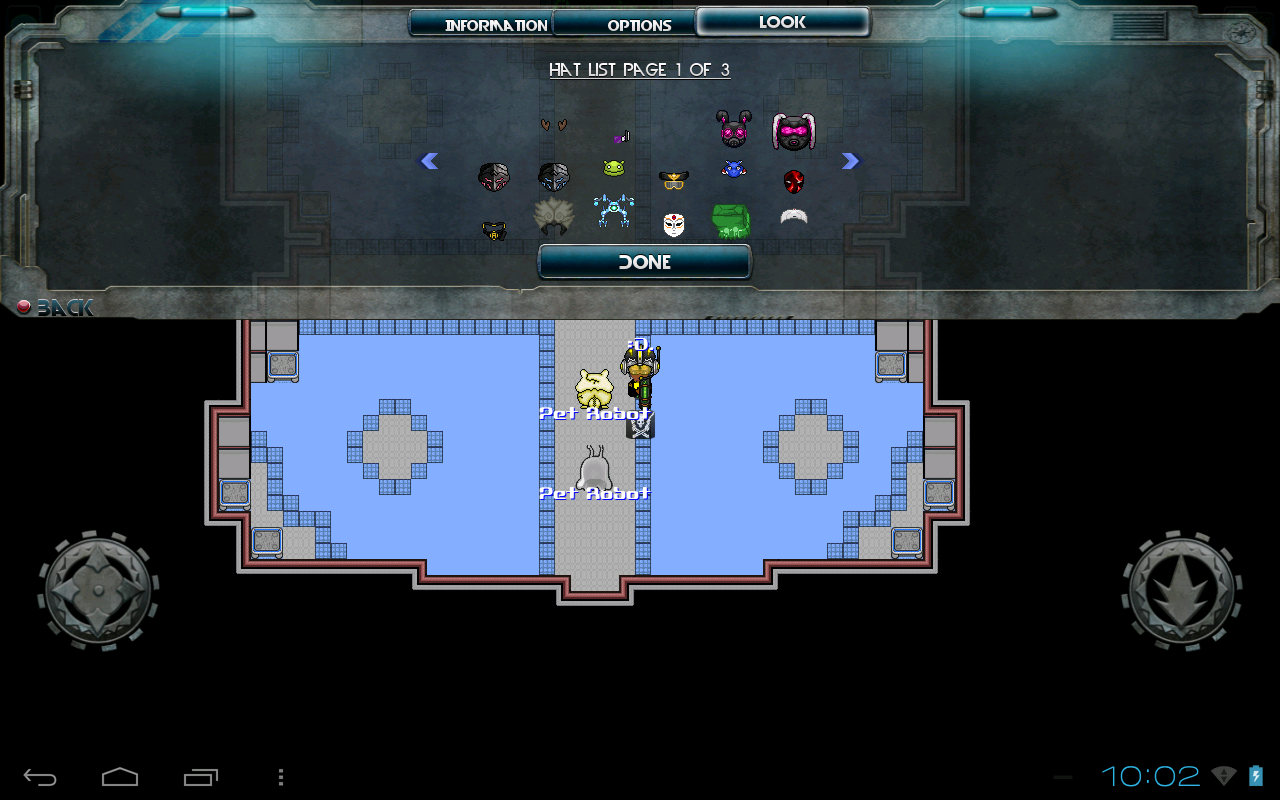1280x800 pixels.
Task: Select the green Android head hat
Action: pos(613,168)
